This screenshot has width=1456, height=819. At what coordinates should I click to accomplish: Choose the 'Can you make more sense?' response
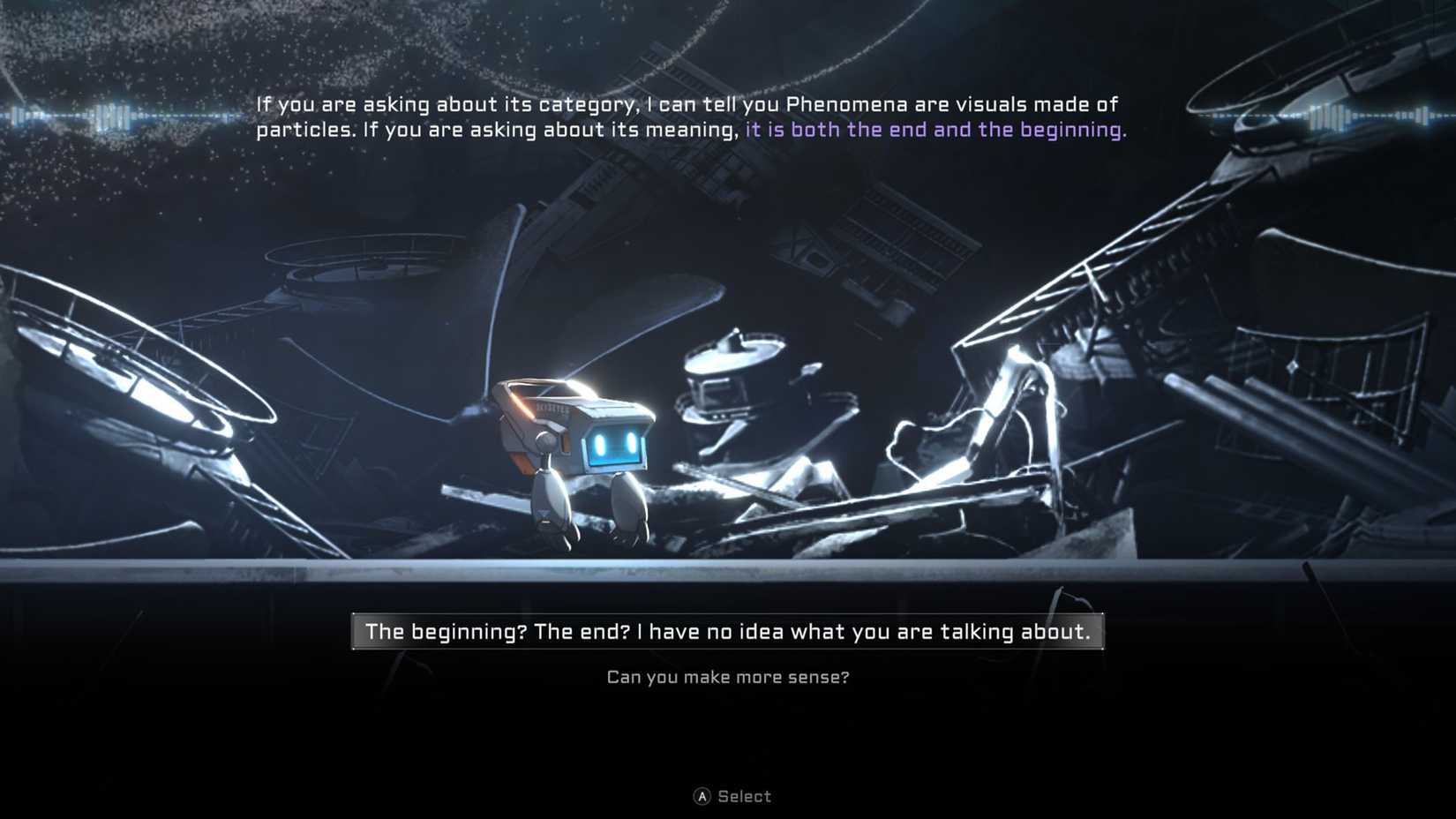click(x=728, y=677)
